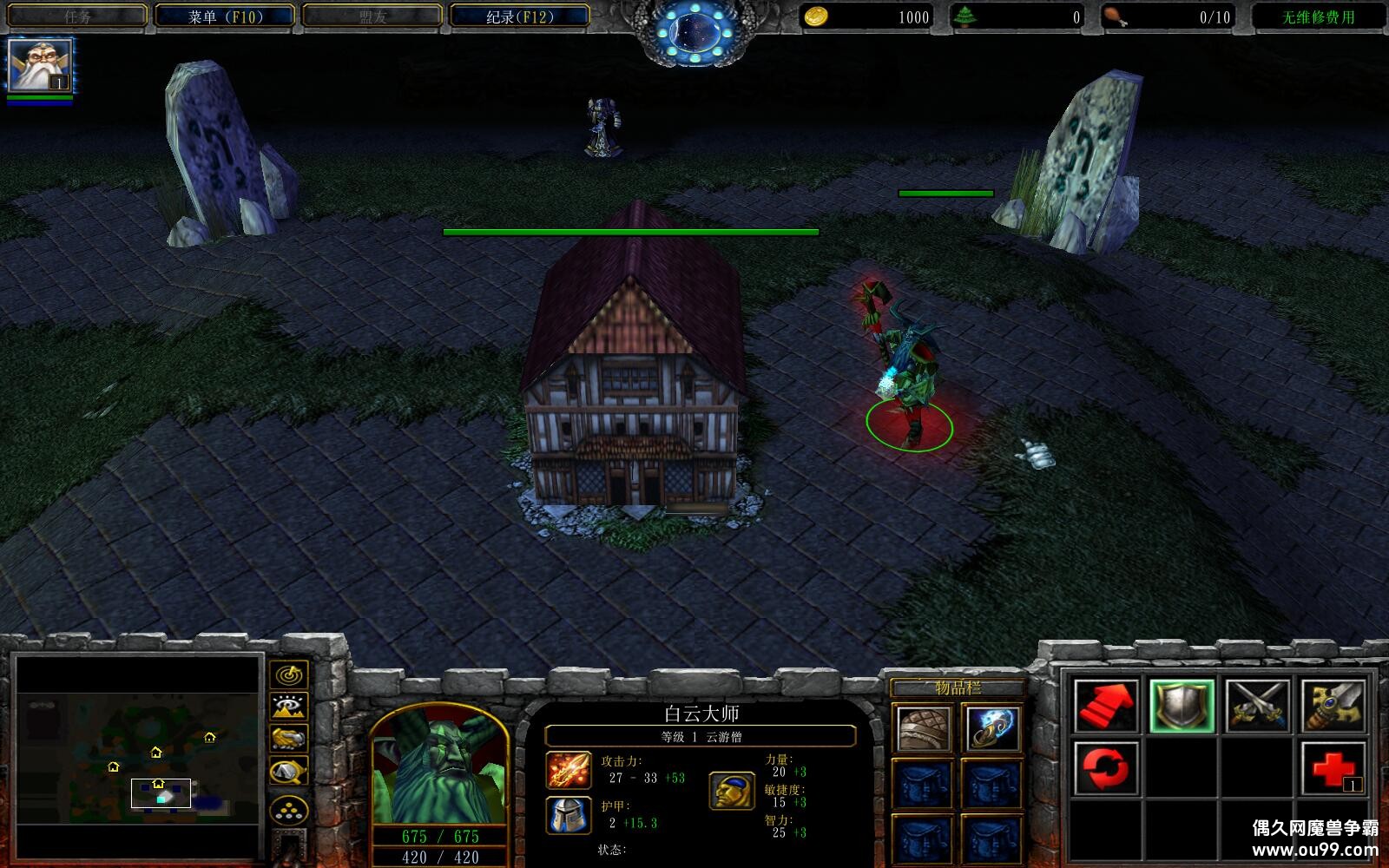Select the sword-and-hilt command icon
The image size is (1389, 868).
click(x=1333, y=706)
